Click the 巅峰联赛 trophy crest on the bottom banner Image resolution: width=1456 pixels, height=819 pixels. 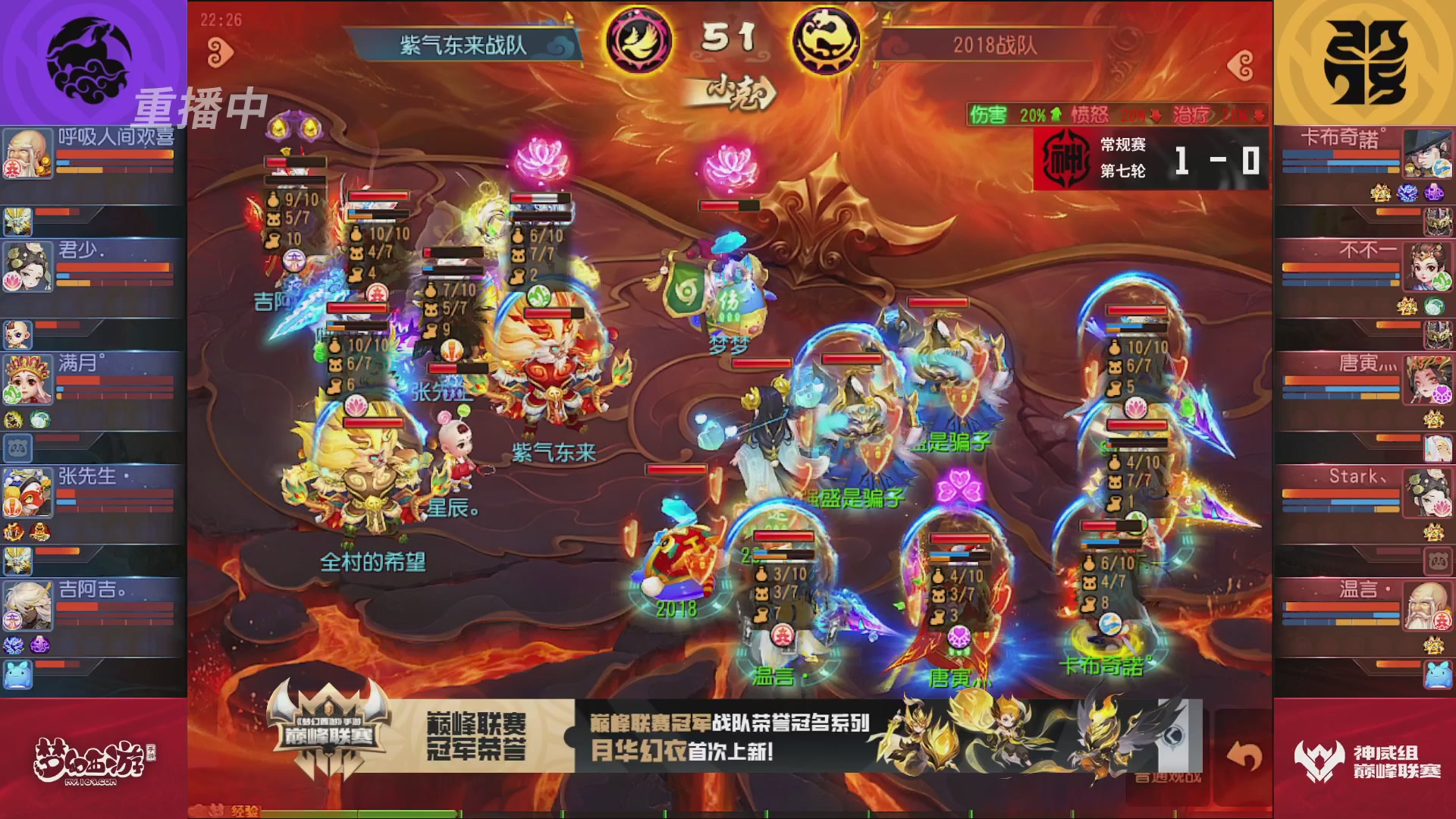[x=326, y=726]
